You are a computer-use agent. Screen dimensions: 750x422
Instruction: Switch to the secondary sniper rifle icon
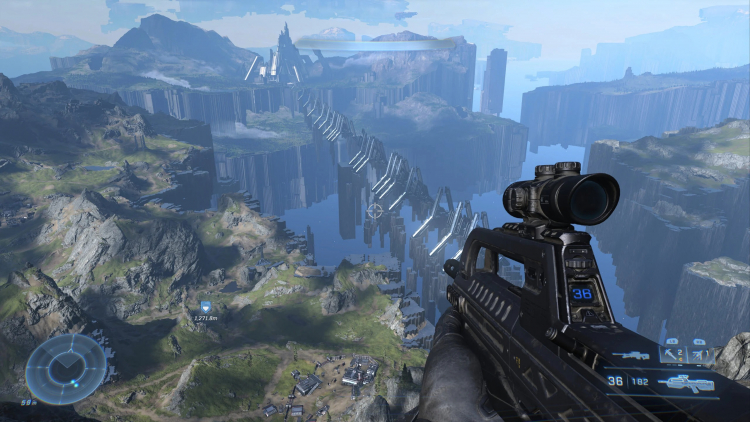click(x=631, y=355)
